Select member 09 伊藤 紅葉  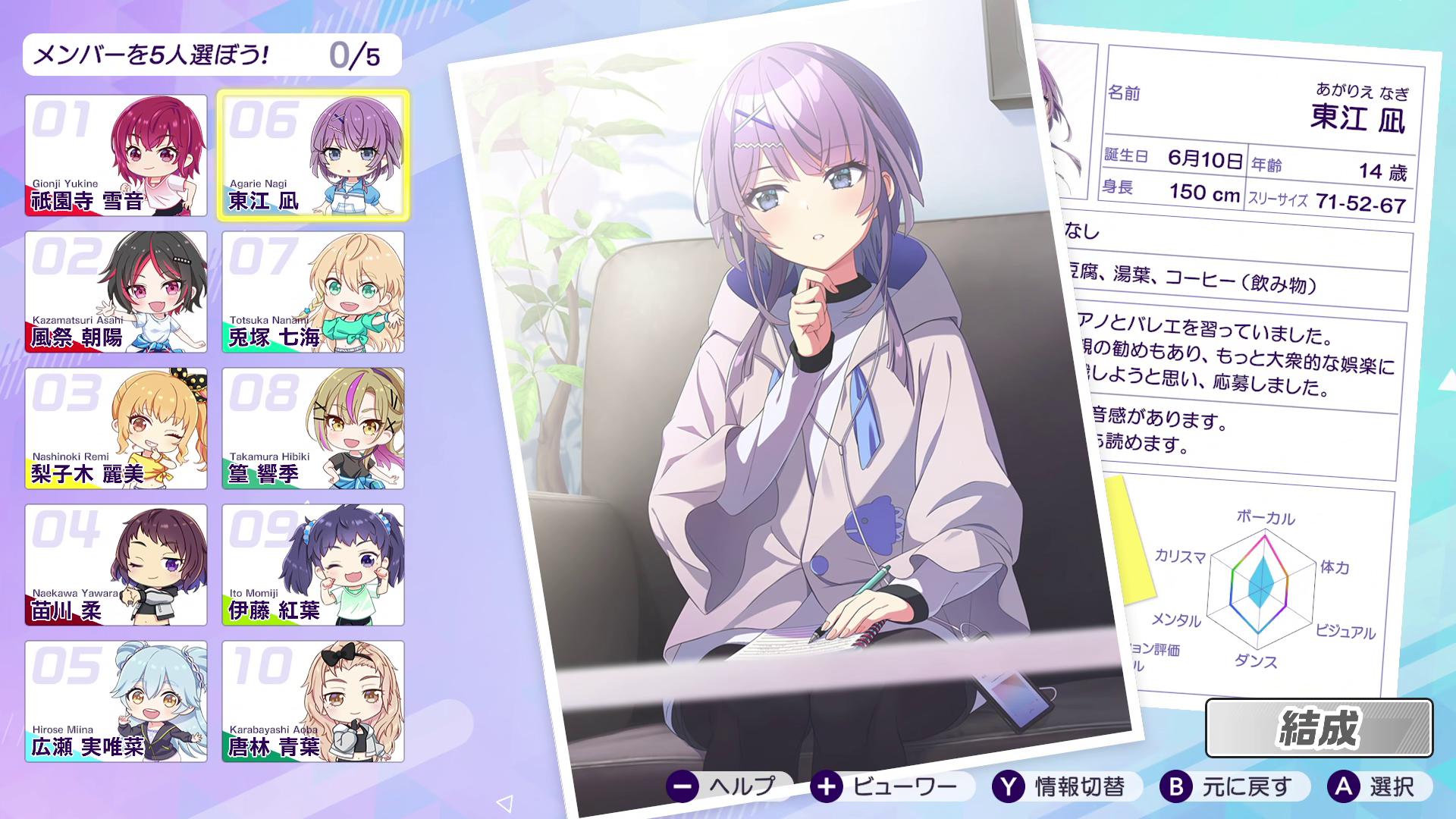tap(312, 565)
